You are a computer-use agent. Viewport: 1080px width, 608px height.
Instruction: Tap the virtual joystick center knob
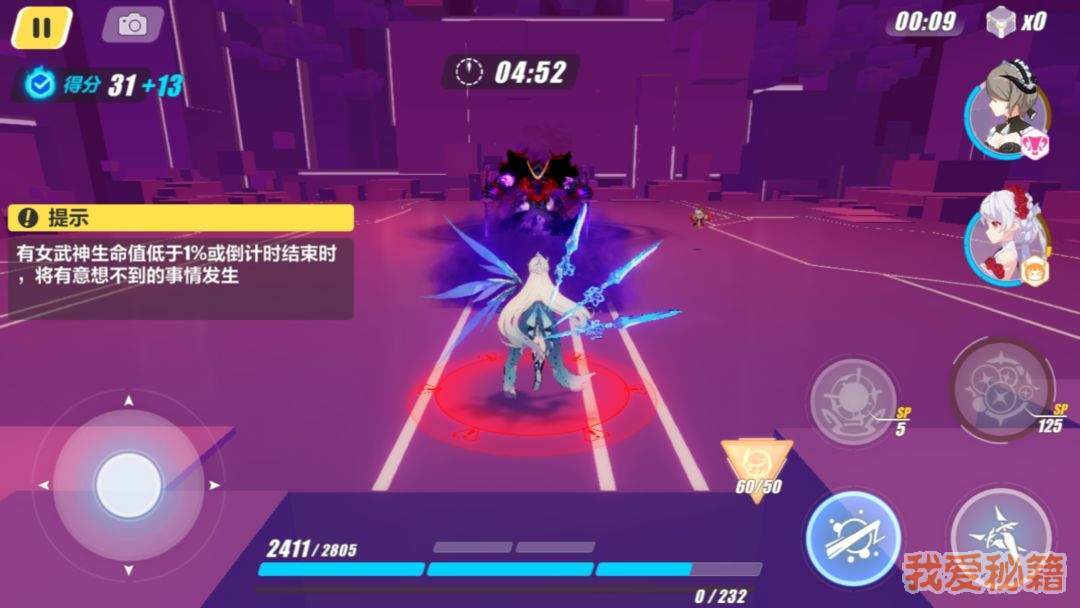pyautogui.click(x=128, y=485)
